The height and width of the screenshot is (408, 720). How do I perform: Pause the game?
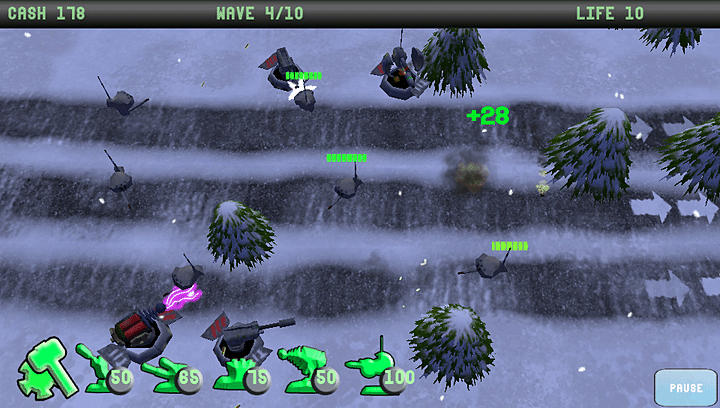[685, 387]
